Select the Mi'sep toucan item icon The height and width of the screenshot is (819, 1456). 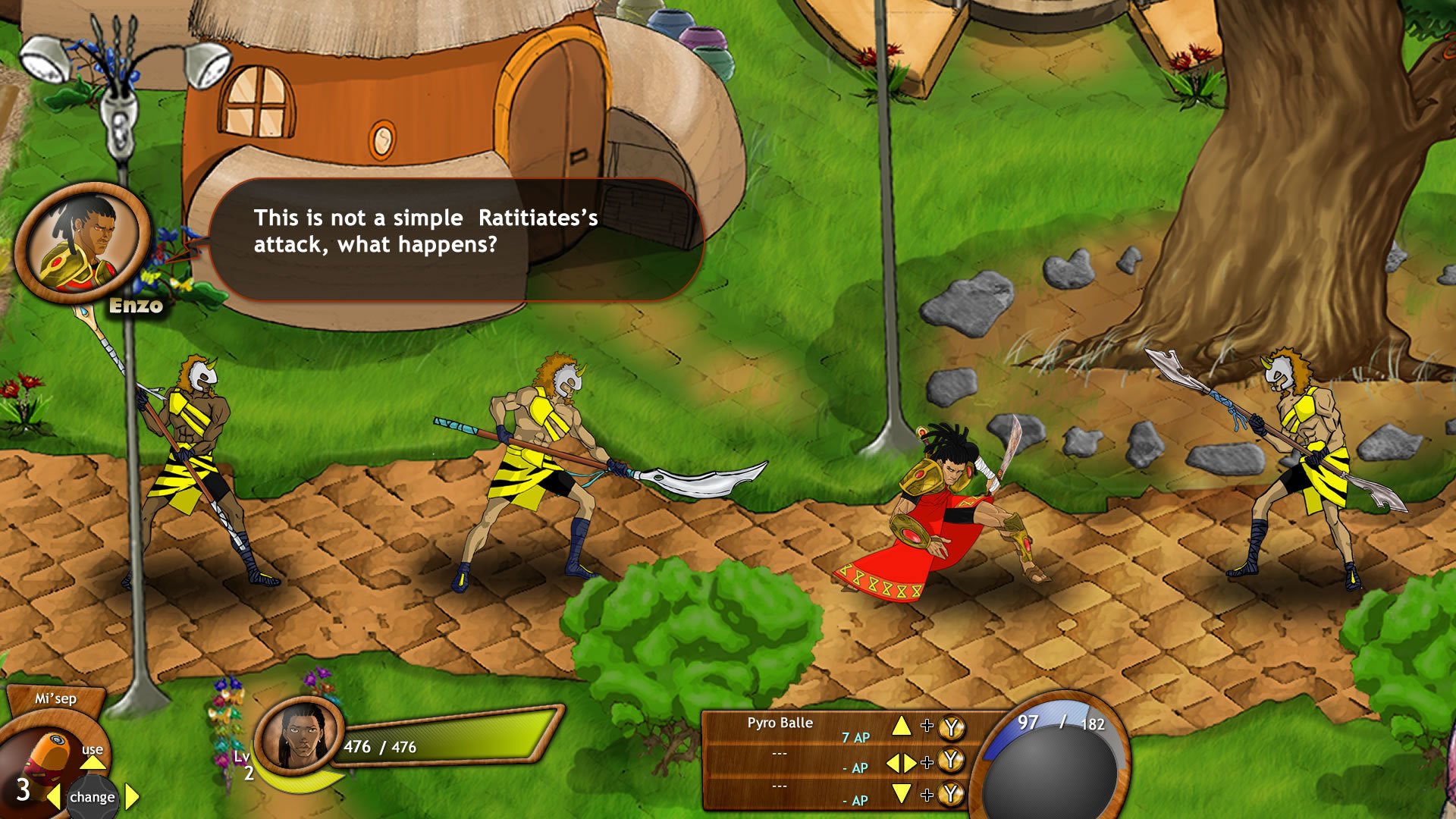pyautogui.click(x=49, y=755)
